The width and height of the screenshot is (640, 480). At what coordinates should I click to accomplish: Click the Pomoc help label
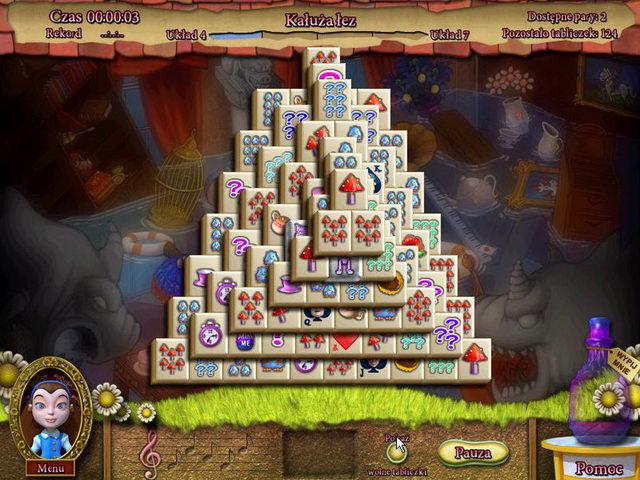click(x=600, y=468)
